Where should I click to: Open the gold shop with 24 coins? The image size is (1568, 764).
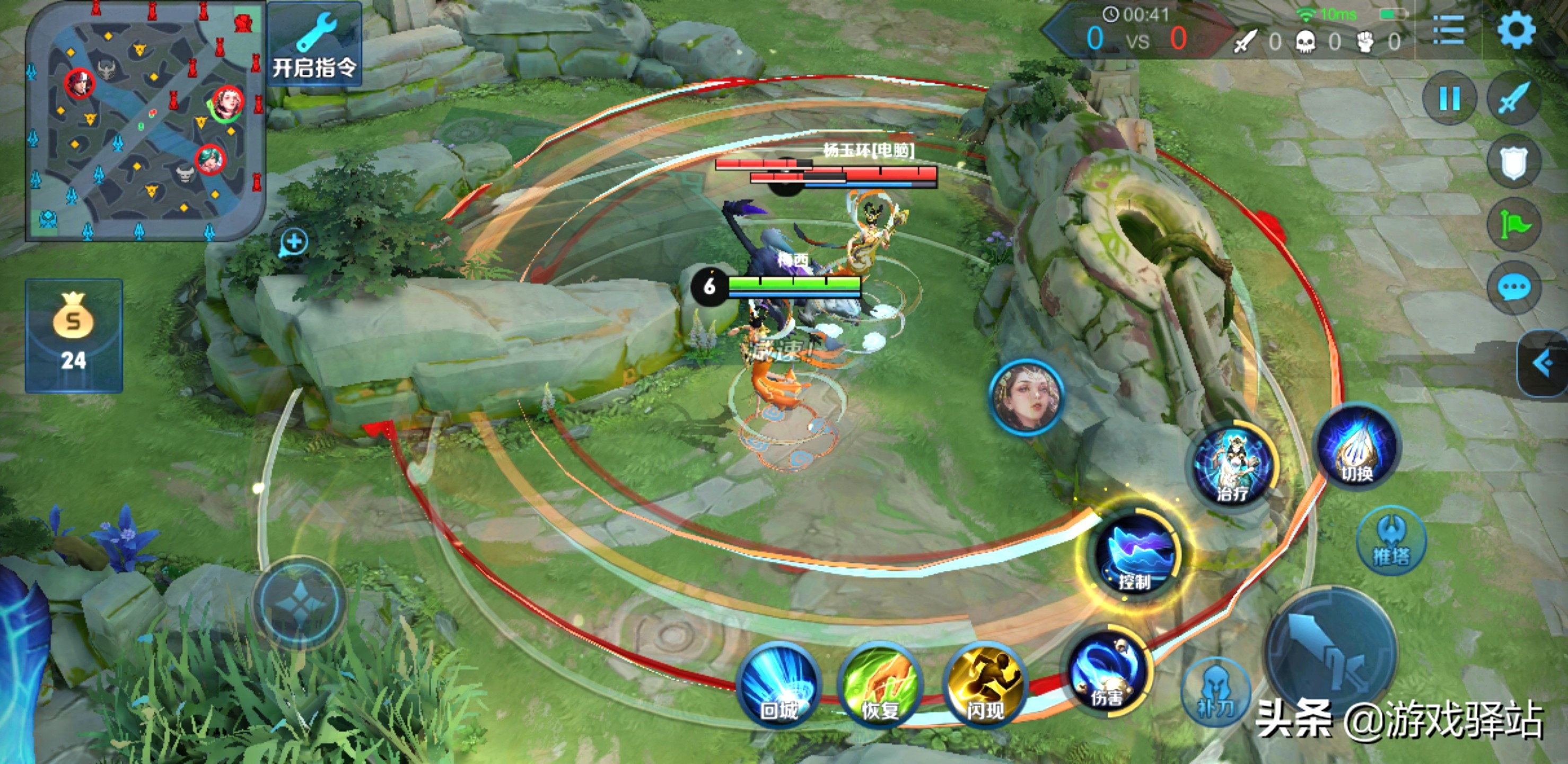(x=74, y=334)
